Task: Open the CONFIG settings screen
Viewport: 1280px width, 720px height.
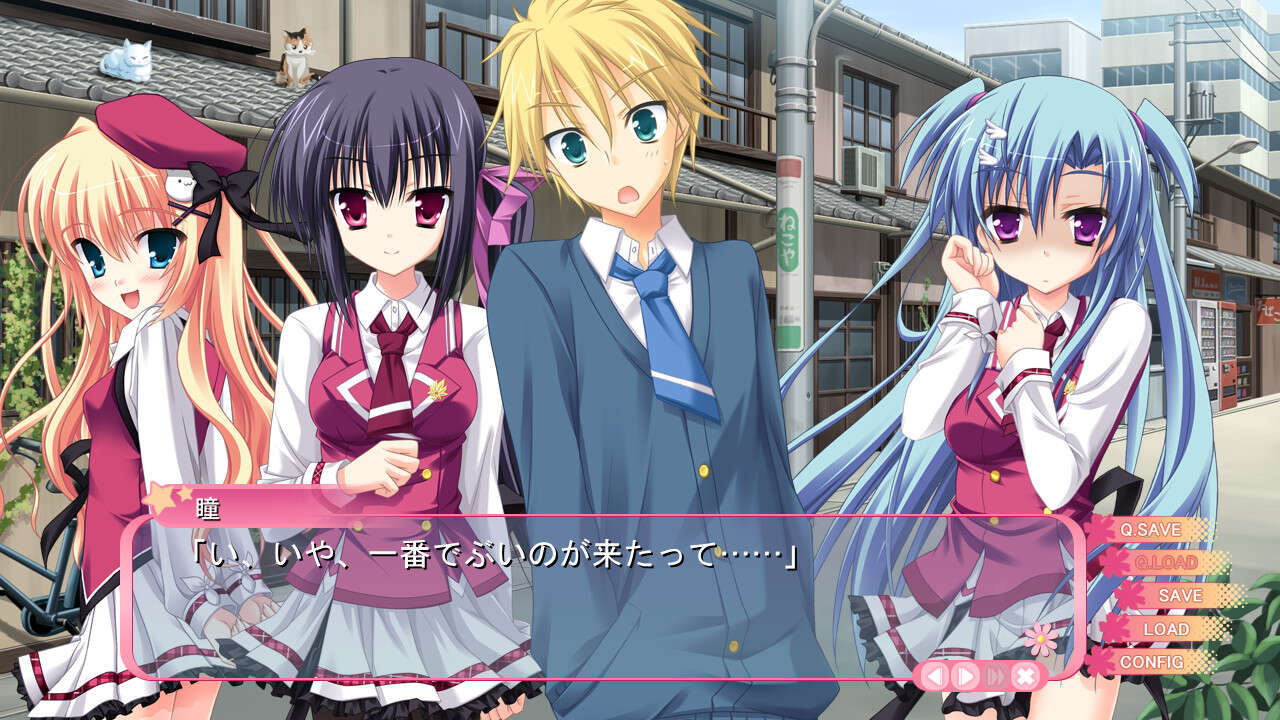Action: pyautogui.click(x=1155, y=662)
